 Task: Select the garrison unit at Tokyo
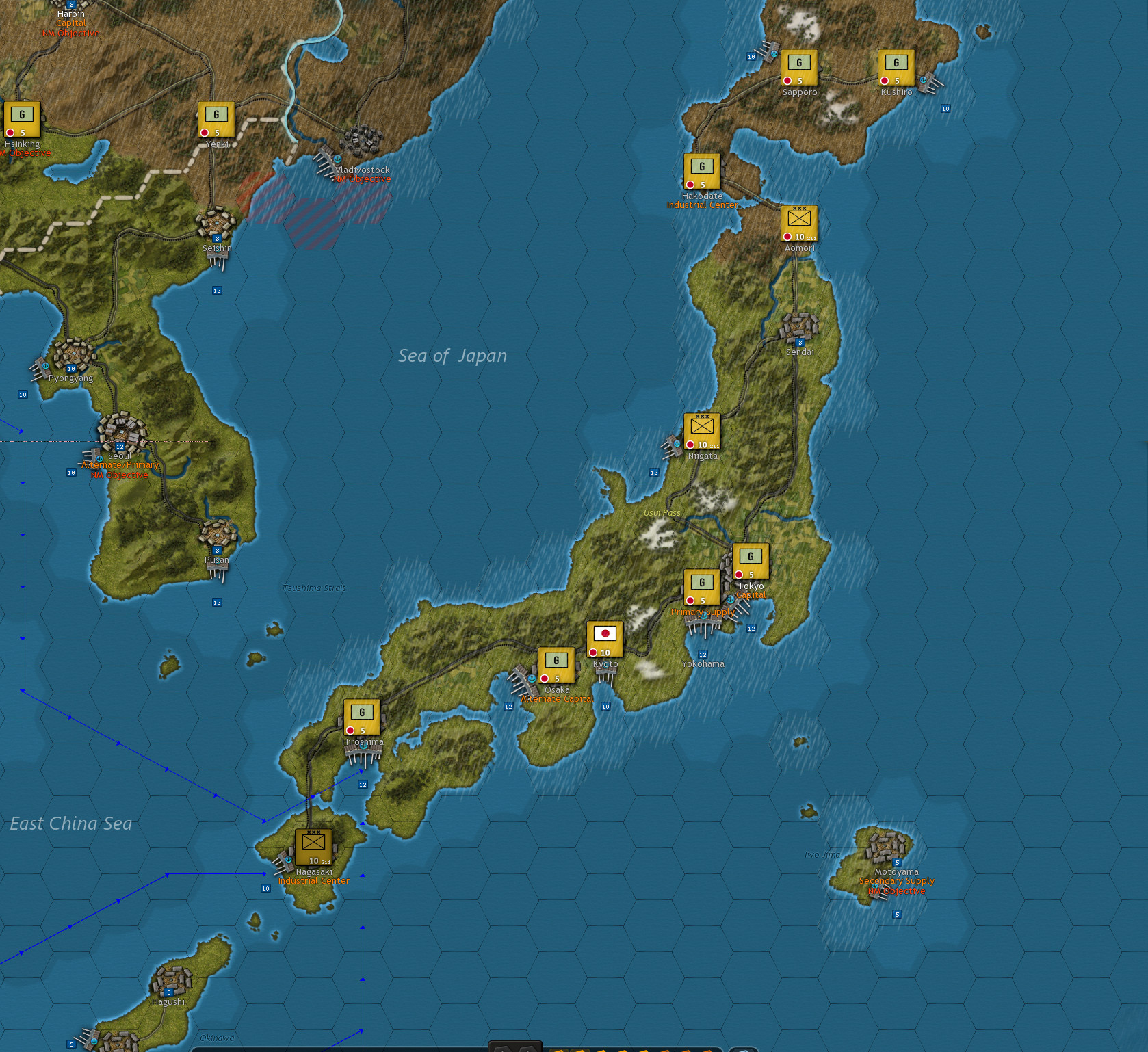pyautogui.click(x=750, y=563)
